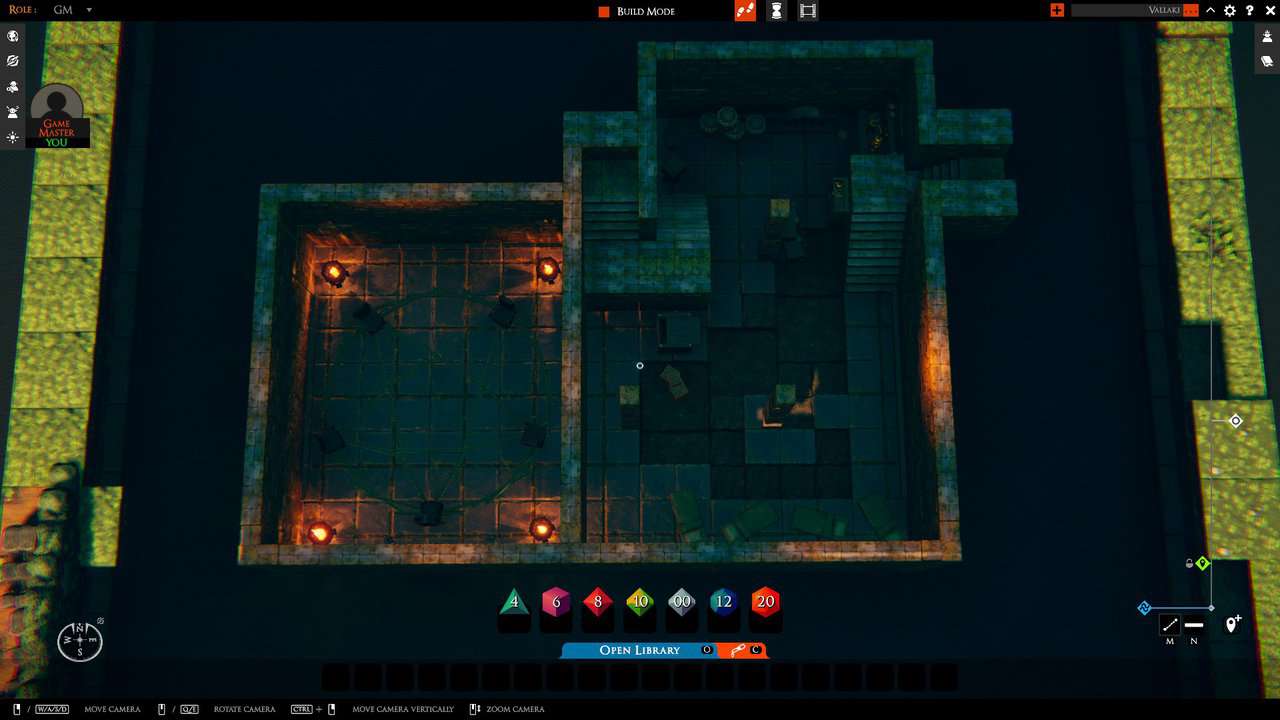Click the elevation slider handle on right edge
Image resolution: width=1280 pixels, height=720 pixels.
(x=1236, y=421)
